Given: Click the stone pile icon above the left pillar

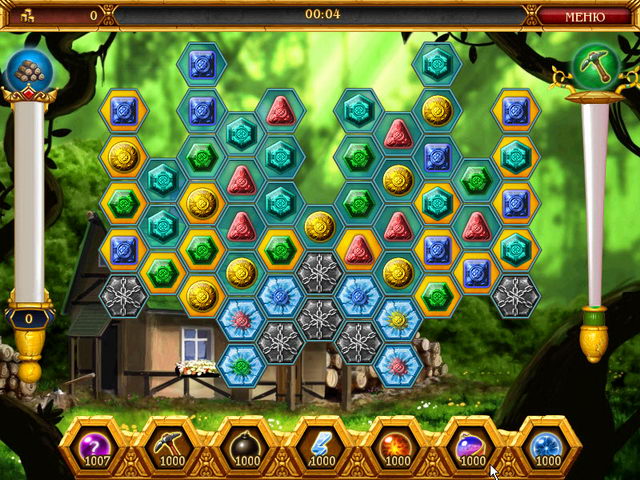Looking at the screenshot, I should click(x=27, y=70).
